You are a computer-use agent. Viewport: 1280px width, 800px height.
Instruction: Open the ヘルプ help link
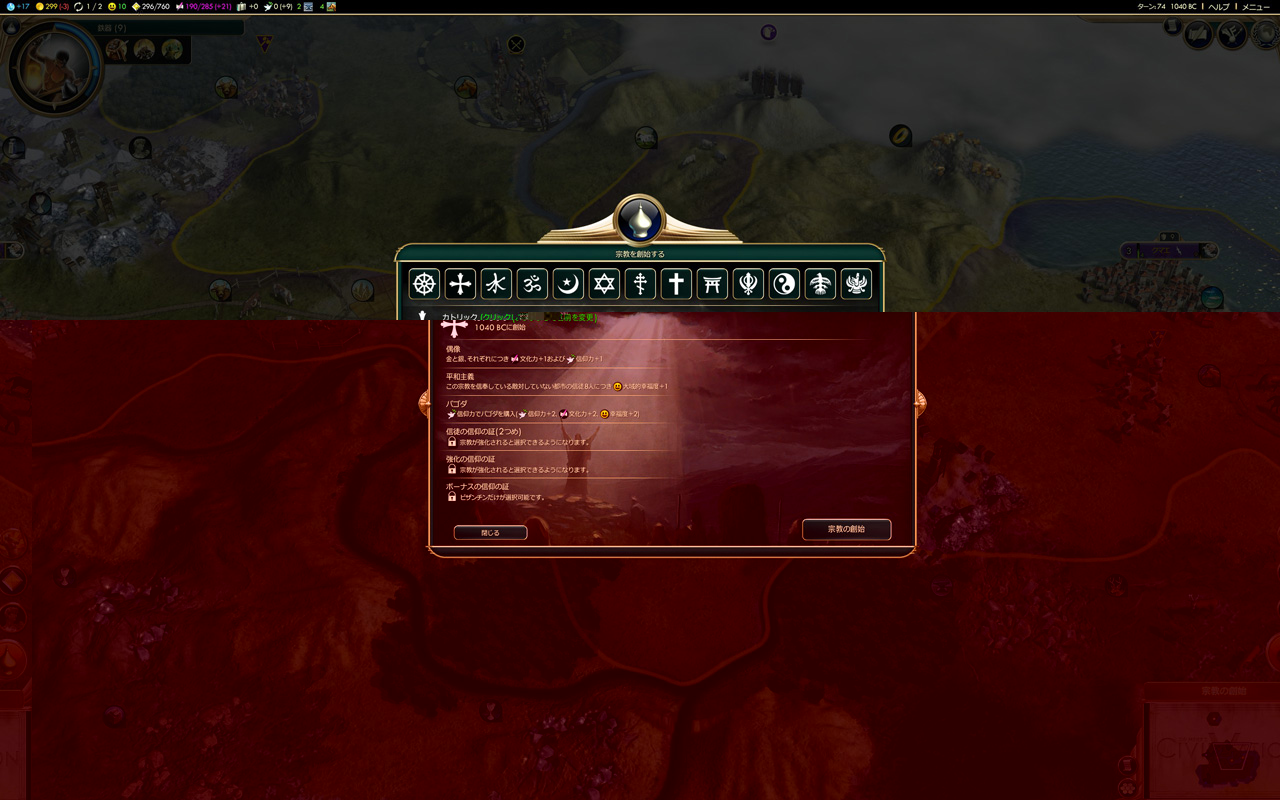pos(1219,7)
